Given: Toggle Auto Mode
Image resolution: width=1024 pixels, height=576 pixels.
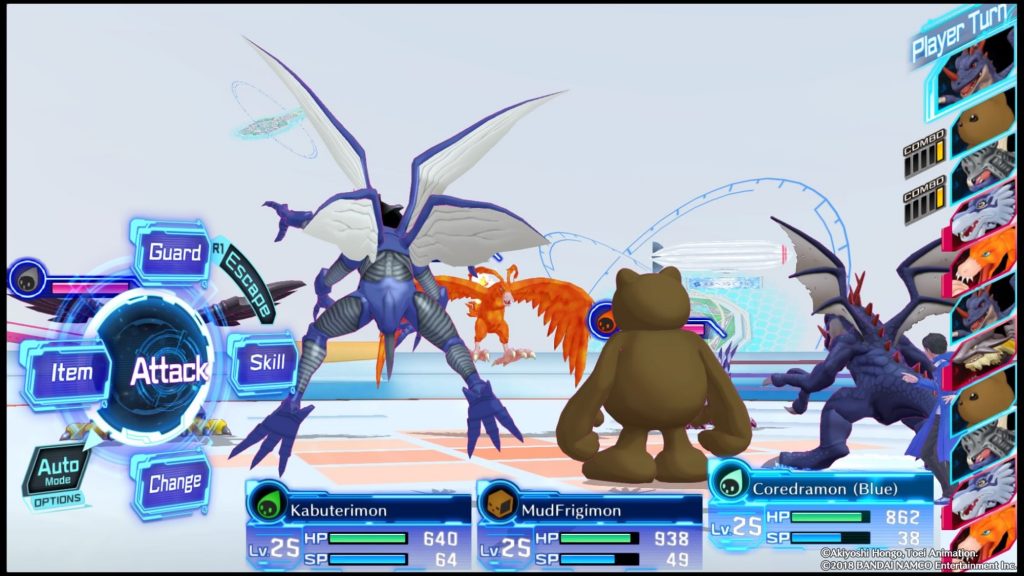Looking at the screenshot, I should [x=57, y=470].
